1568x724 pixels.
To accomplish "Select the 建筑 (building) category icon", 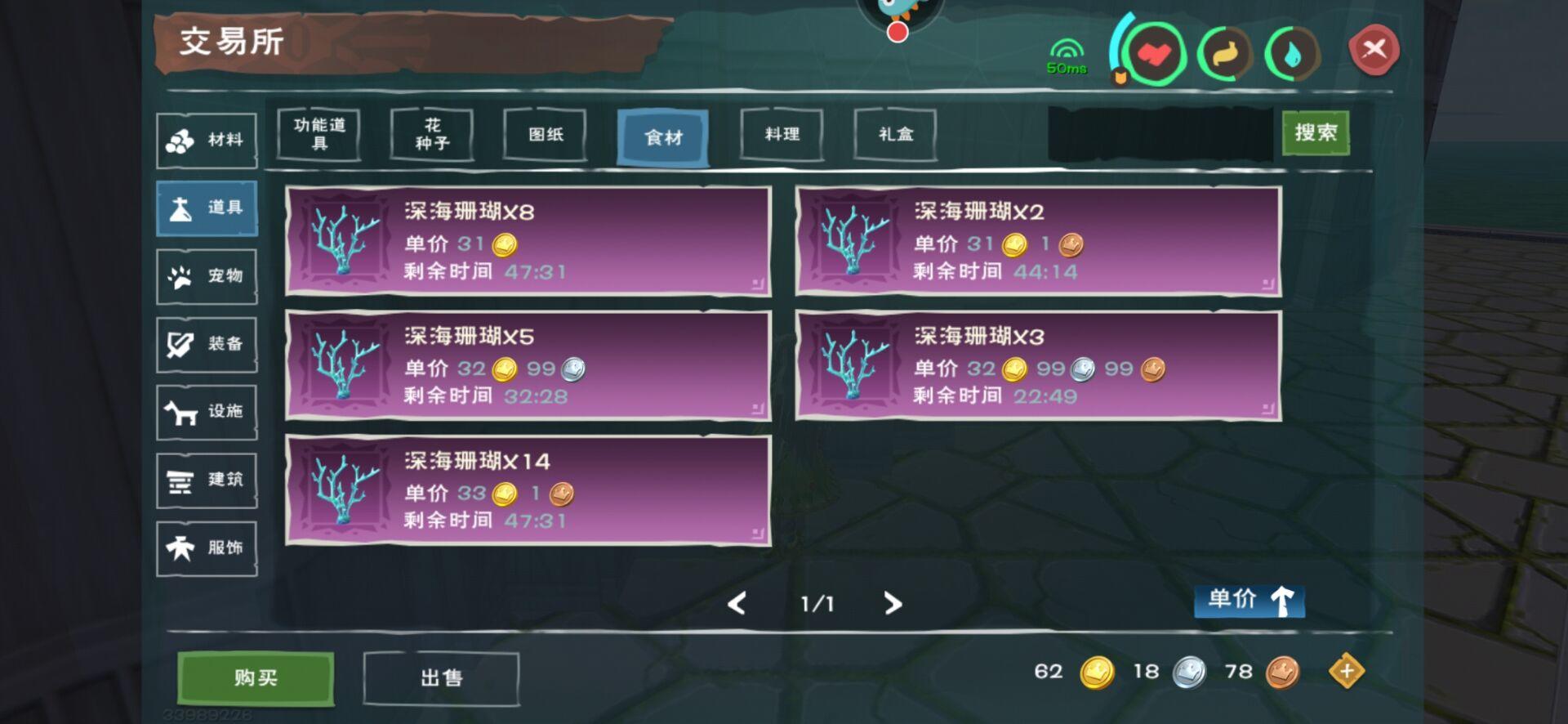I will point(206,480).
